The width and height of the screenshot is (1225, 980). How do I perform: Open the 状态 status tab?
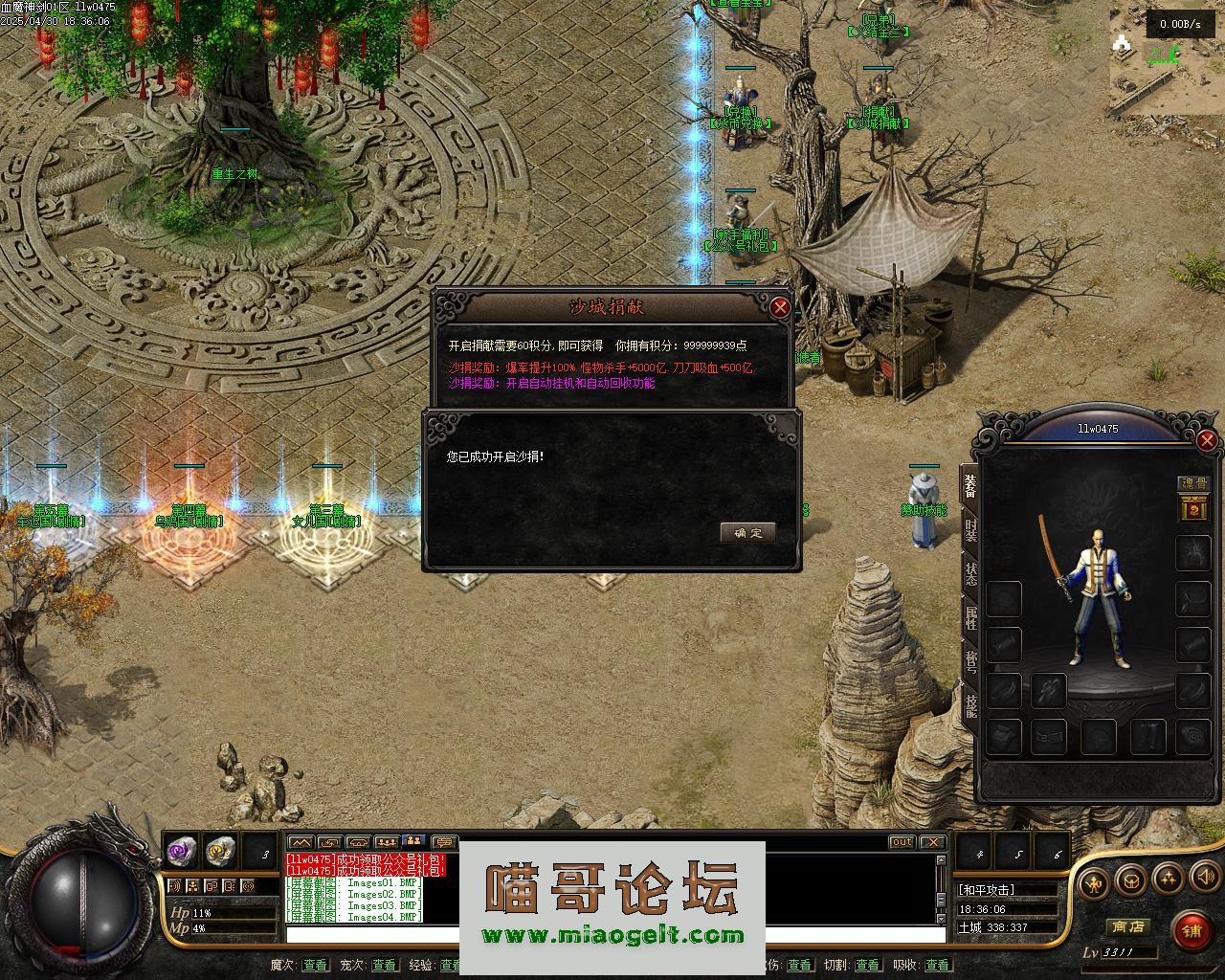[x=970, y=575]
